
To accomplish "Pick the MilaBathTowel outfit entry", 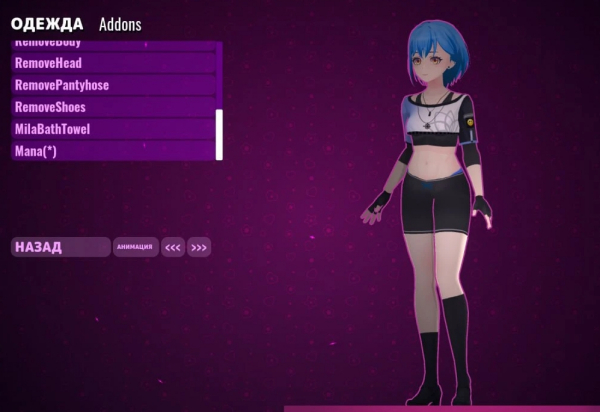I will (113, 129).
